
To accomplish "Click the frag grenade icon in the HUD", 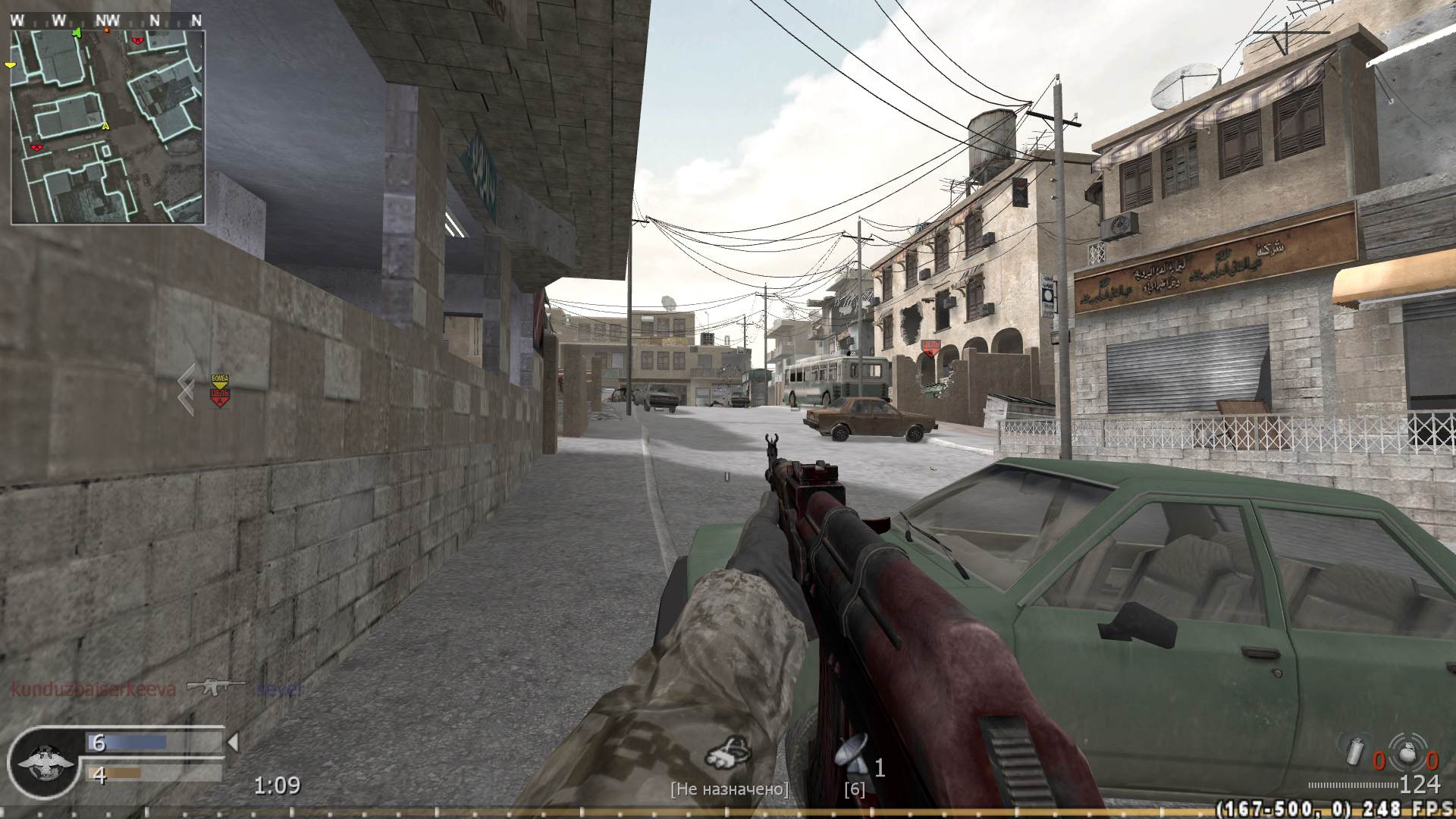I will 1407,753.
